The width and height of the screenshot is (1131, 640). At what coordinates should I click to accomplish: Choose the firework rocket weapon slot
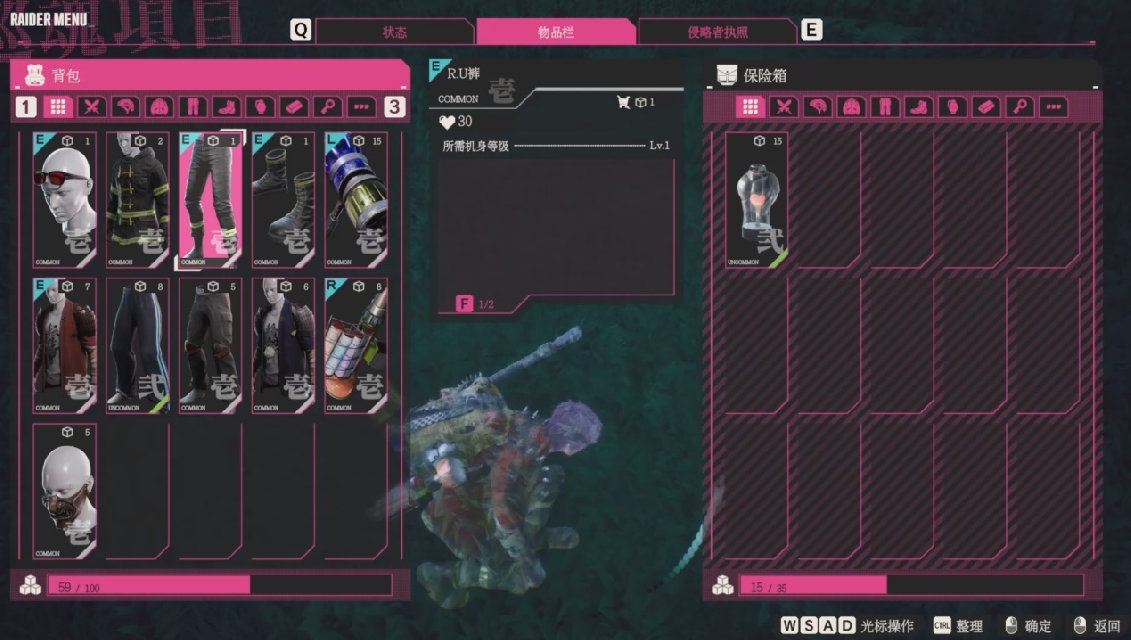(x=355, y=345)
